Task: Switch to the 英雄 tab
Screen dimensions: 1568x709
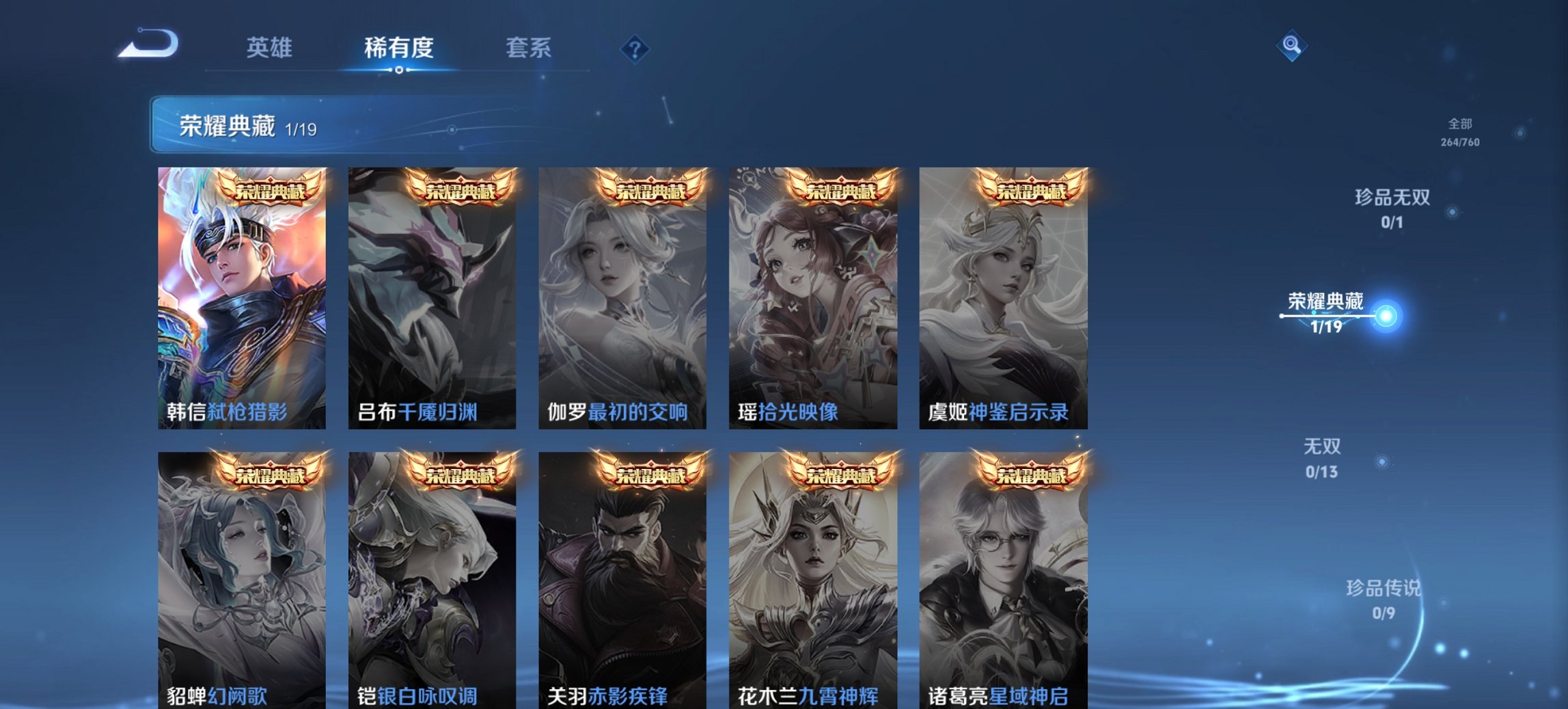Action: point(270,48)
